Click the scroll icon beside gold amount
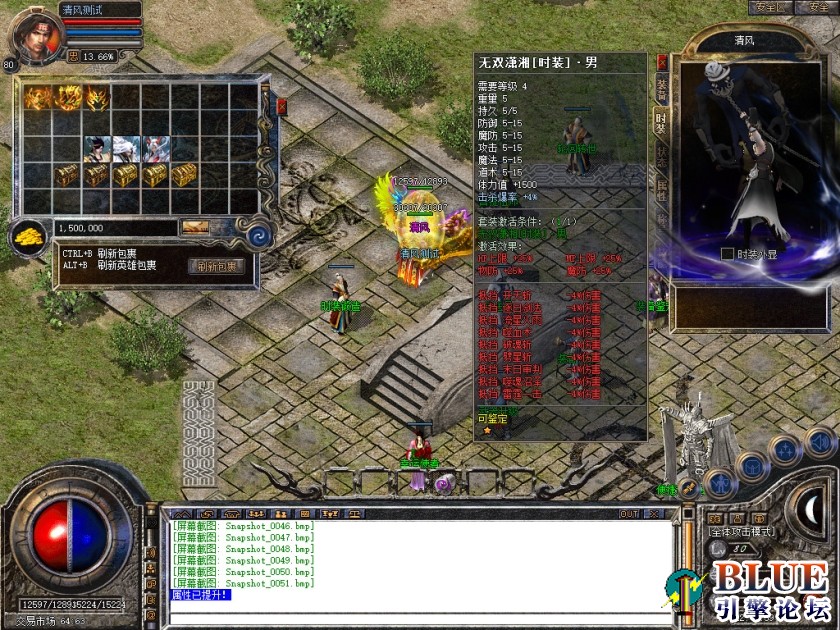 [195, 228]
